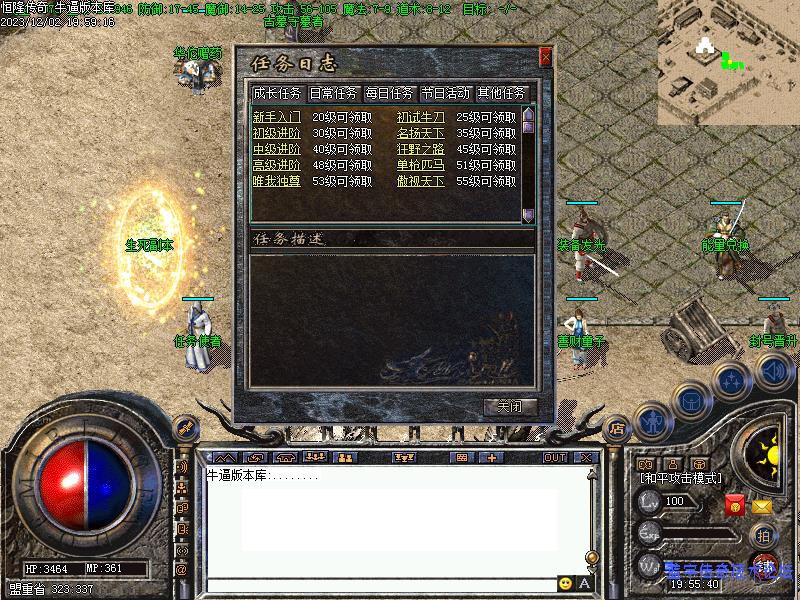Open the 店 shop button

click(617, 424)
